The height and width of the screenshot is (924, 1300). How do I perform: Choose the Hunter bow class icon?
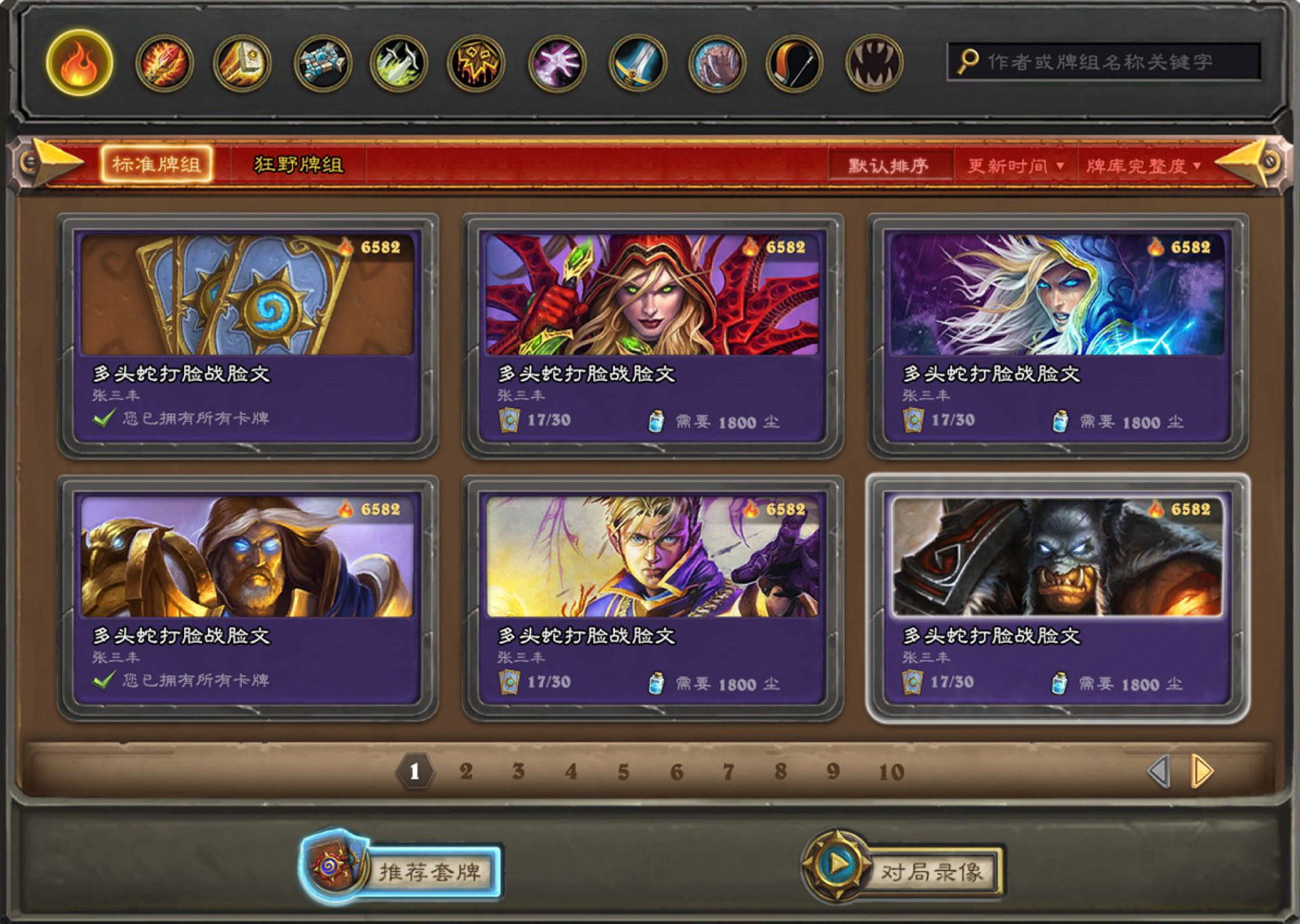[795, 63]
